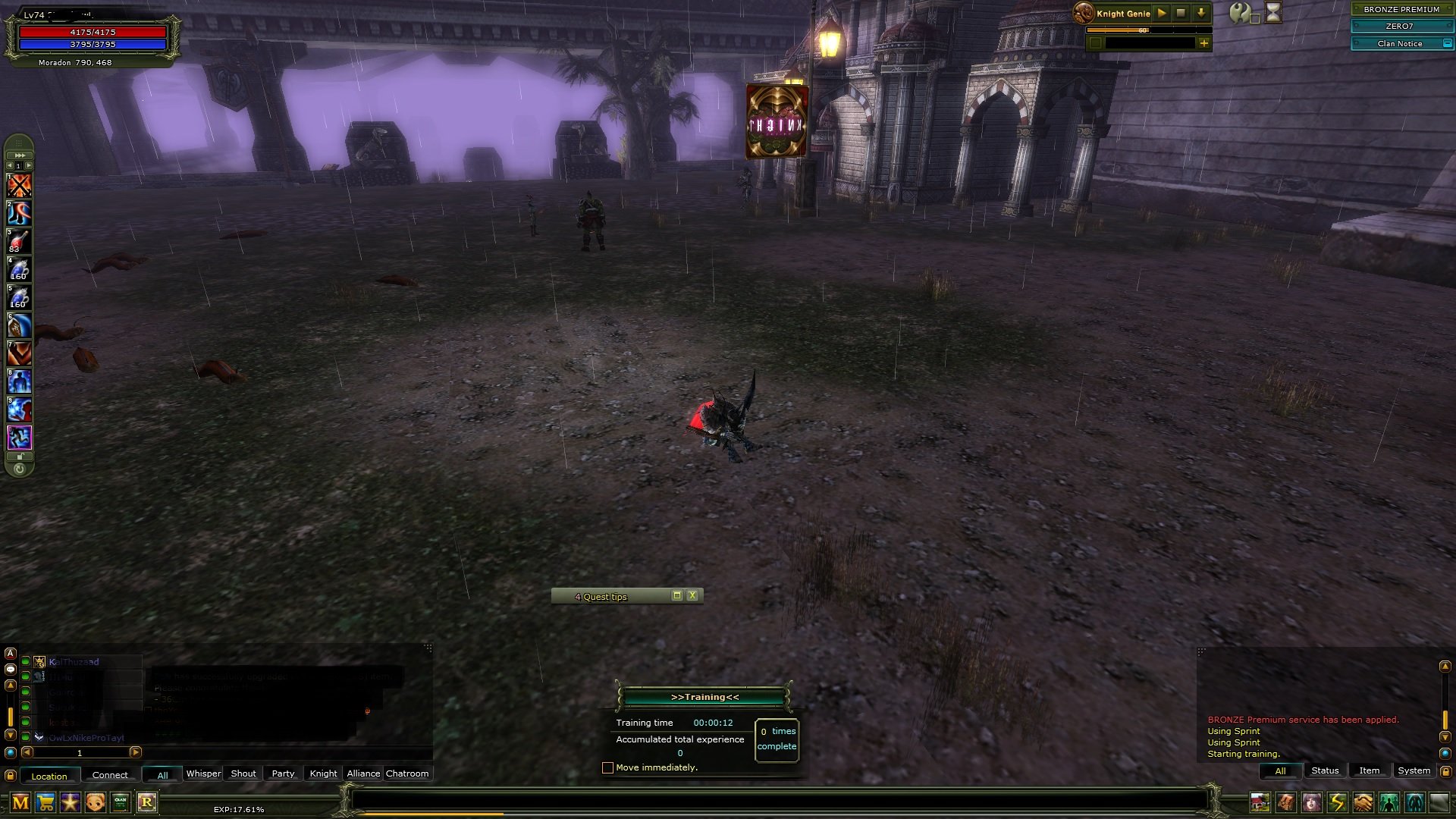The height and width of the screenshot is (819, 1456).
Task: Show only Item messages in log
Action: [x=1369, y=770]
